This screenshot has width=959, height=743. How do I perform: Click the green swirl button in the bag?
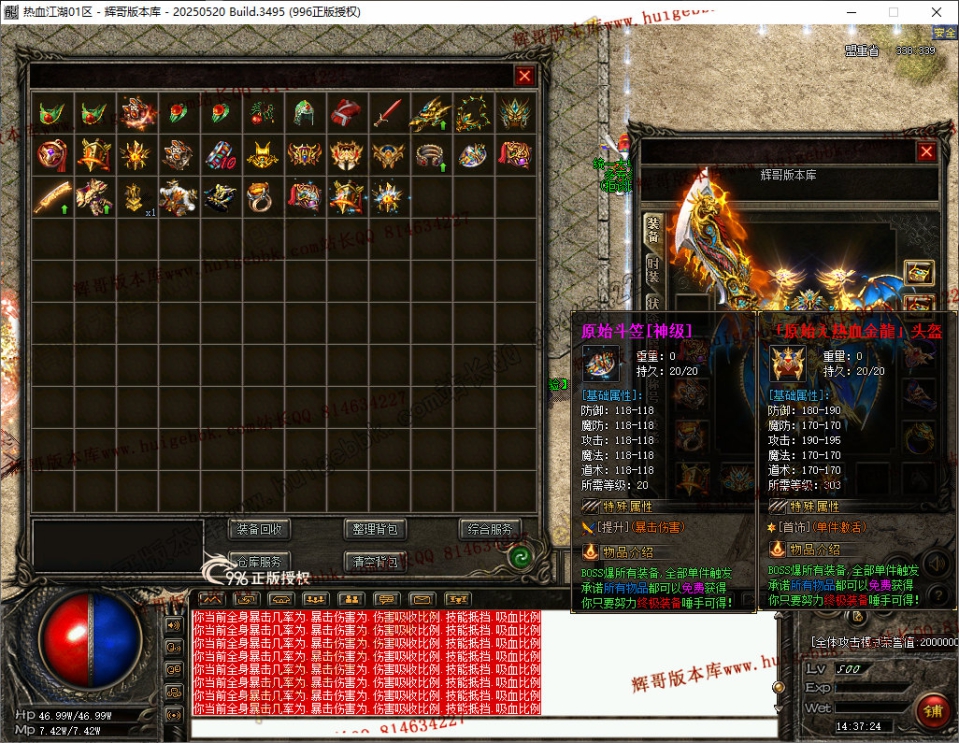[x=519, y=558]
